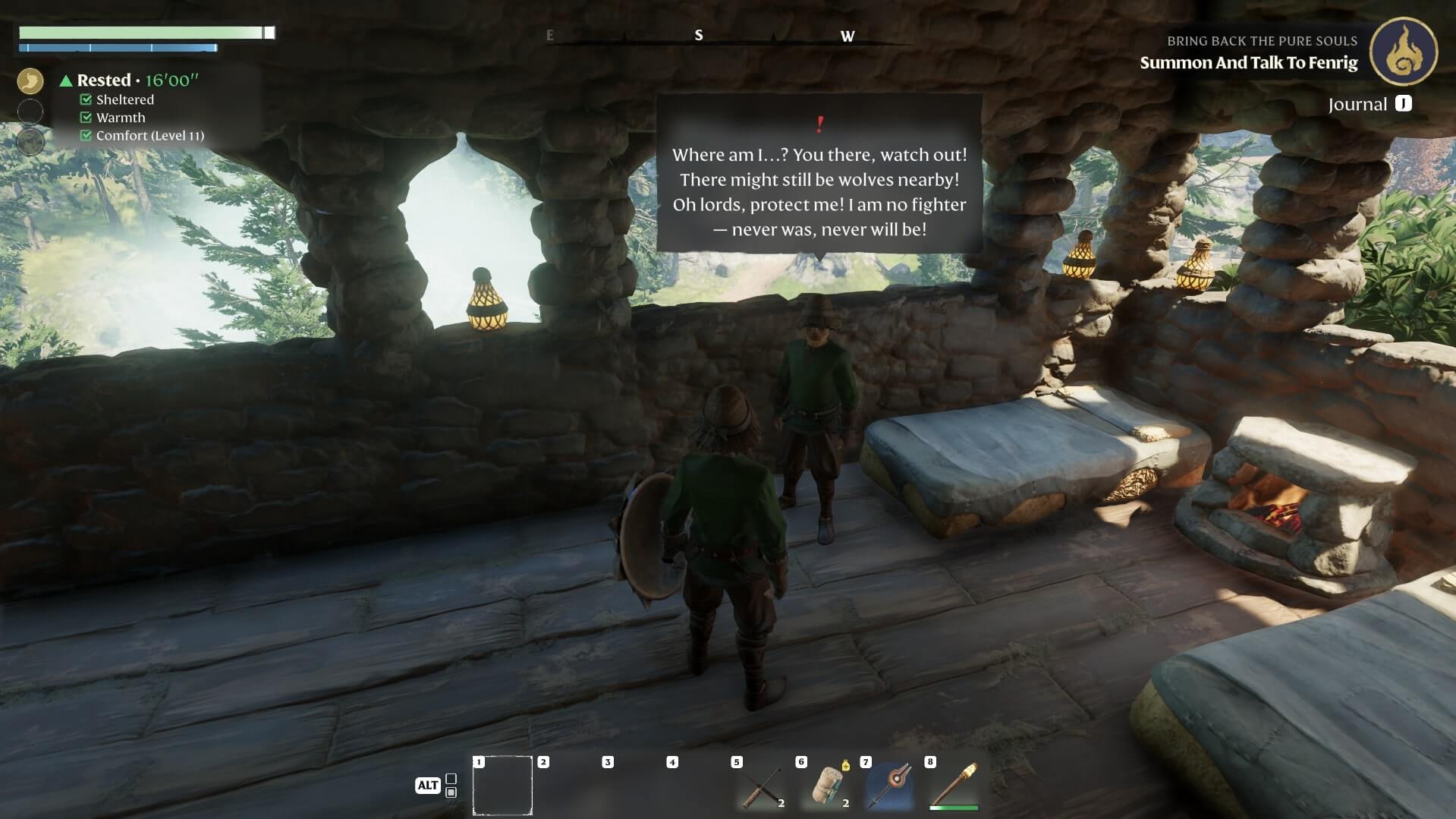Open the flame quest tracker icon
Viewport: 1456px width, 819px height.
(x=1403, y=51)
